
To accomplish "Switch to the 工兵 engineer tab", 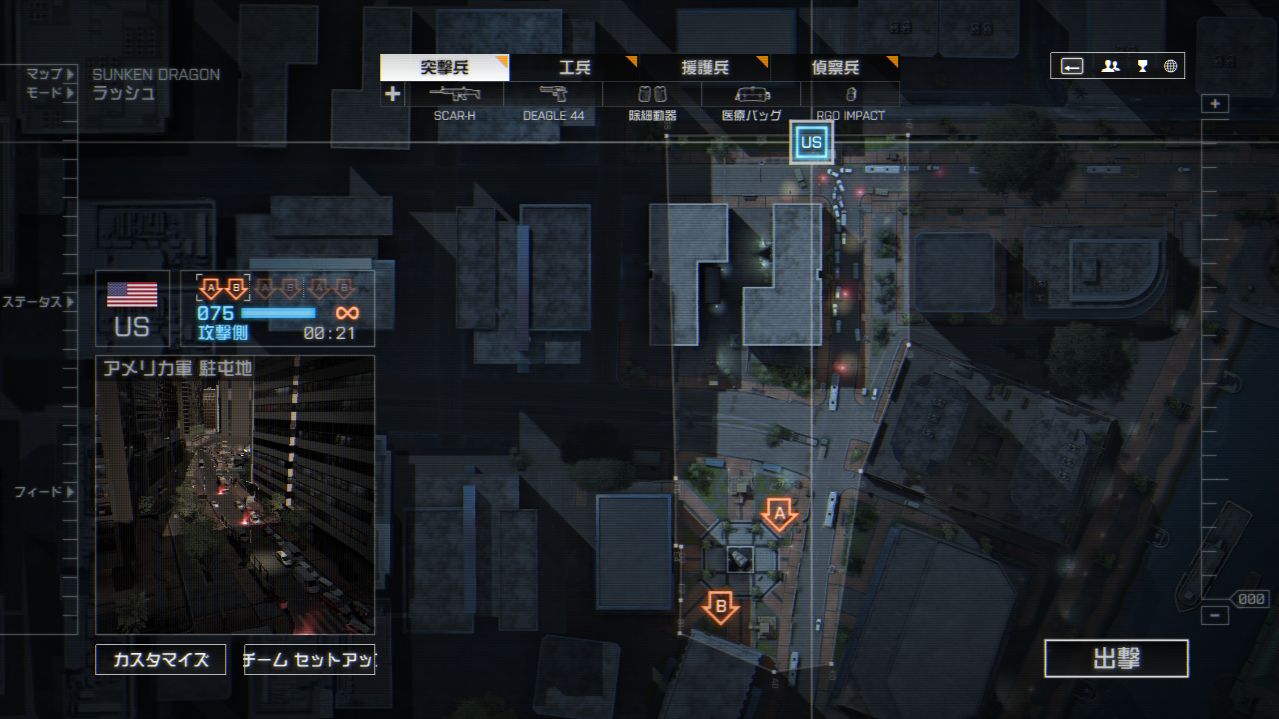I will point(574,68).
